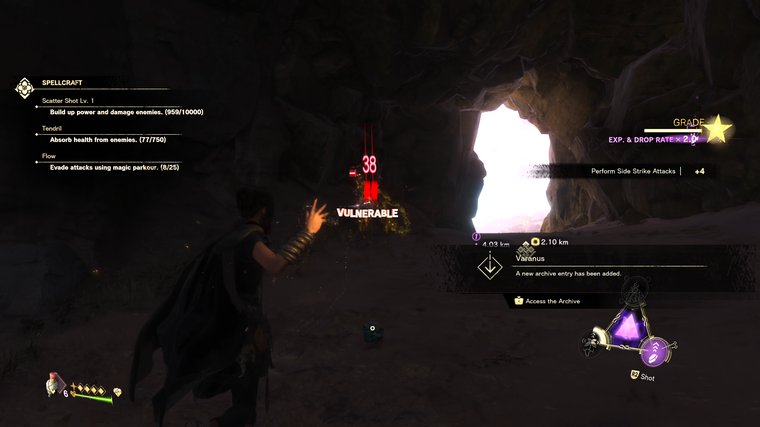Screen dimensions: 760x427
Task: Use the healing draught item icon
Action: click(x=51, y=385)
